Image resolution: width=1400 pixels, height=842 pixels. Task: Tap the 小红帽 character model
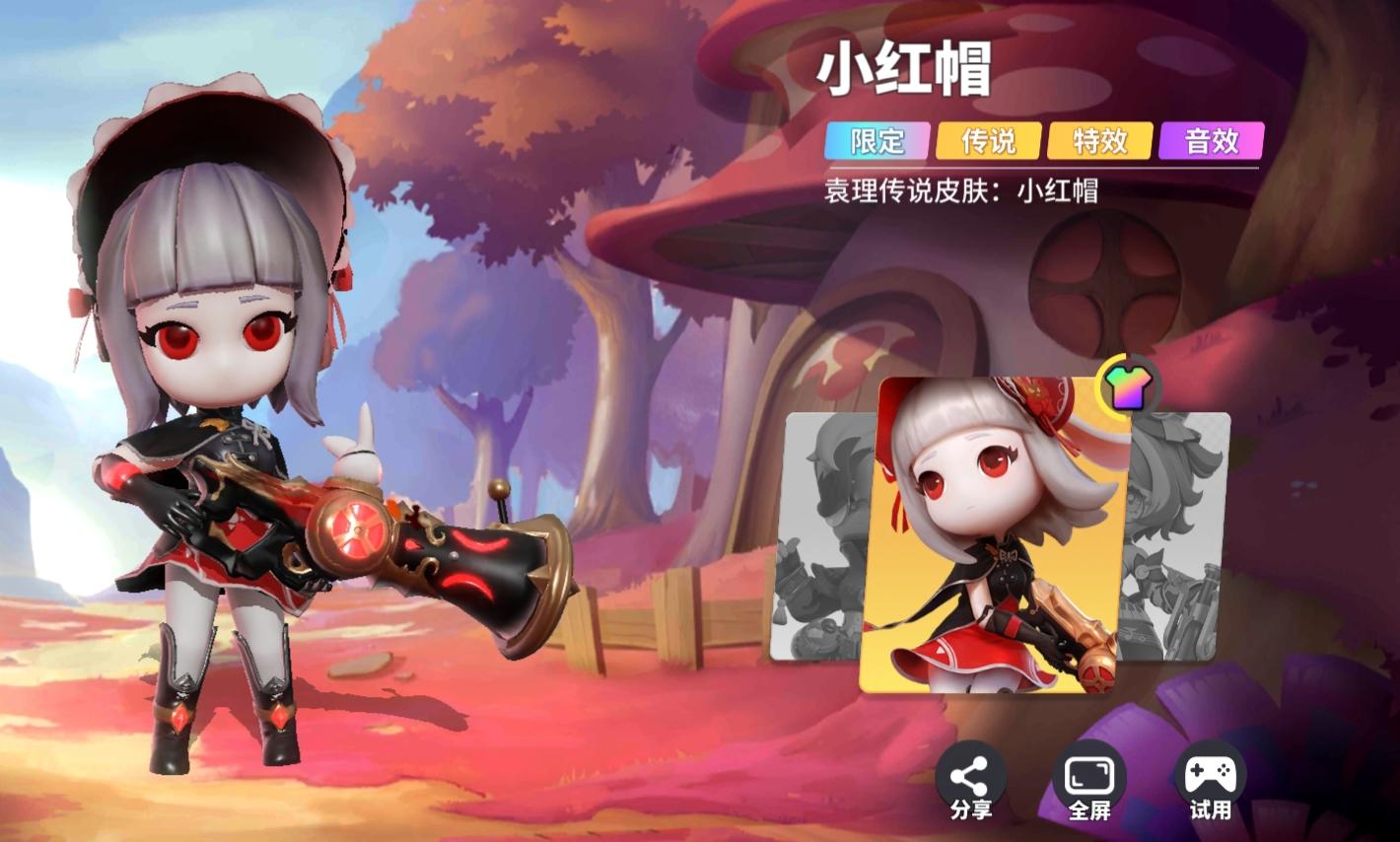click(217, 414)
